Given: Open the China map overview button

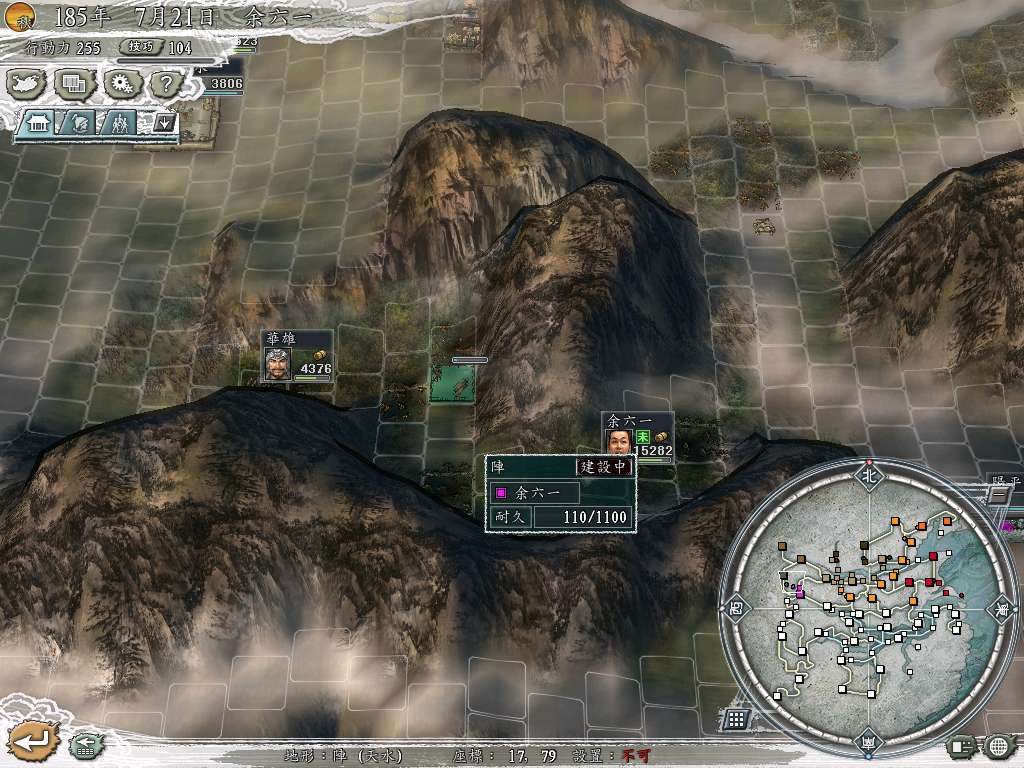Looking at the screenshot, I should click(x=26, y=83).
